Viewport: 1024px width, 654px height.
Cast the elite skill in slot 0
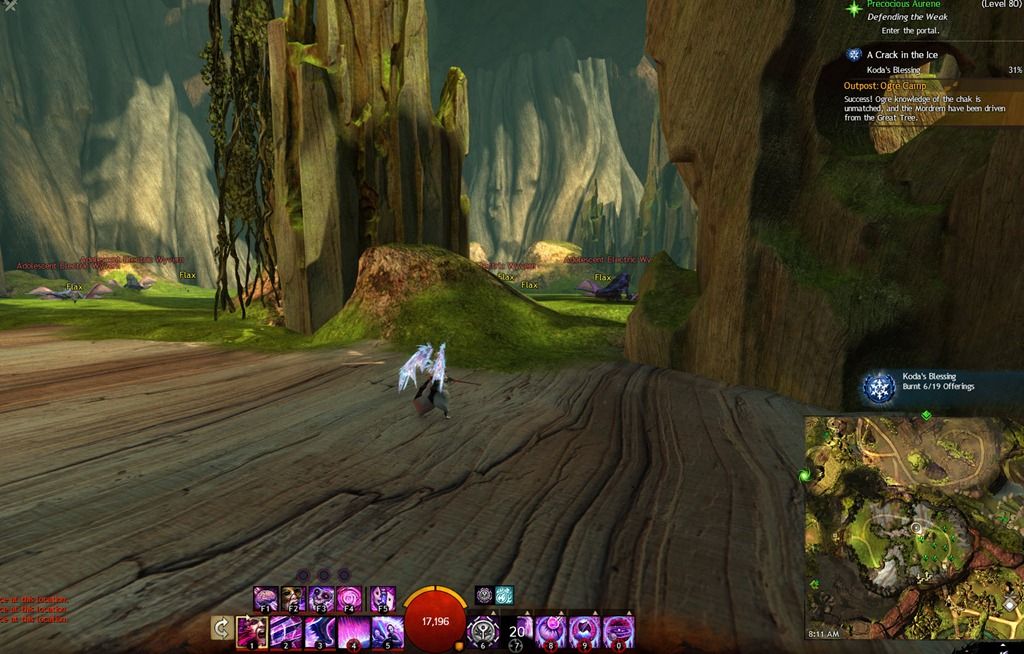coord(619,632)
